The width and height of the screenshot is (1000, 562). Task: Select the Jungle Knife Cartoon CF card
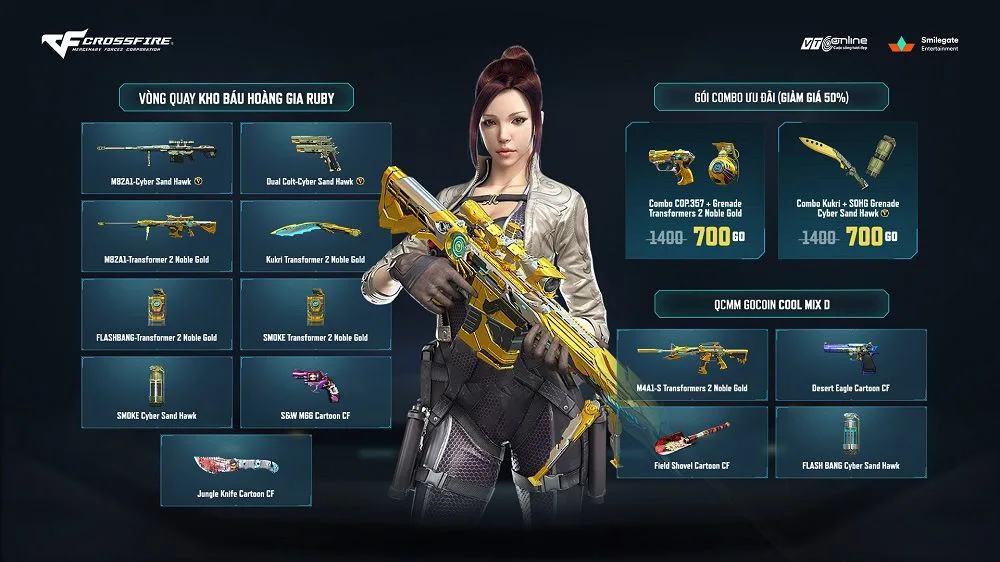click(x=236, y=470)
